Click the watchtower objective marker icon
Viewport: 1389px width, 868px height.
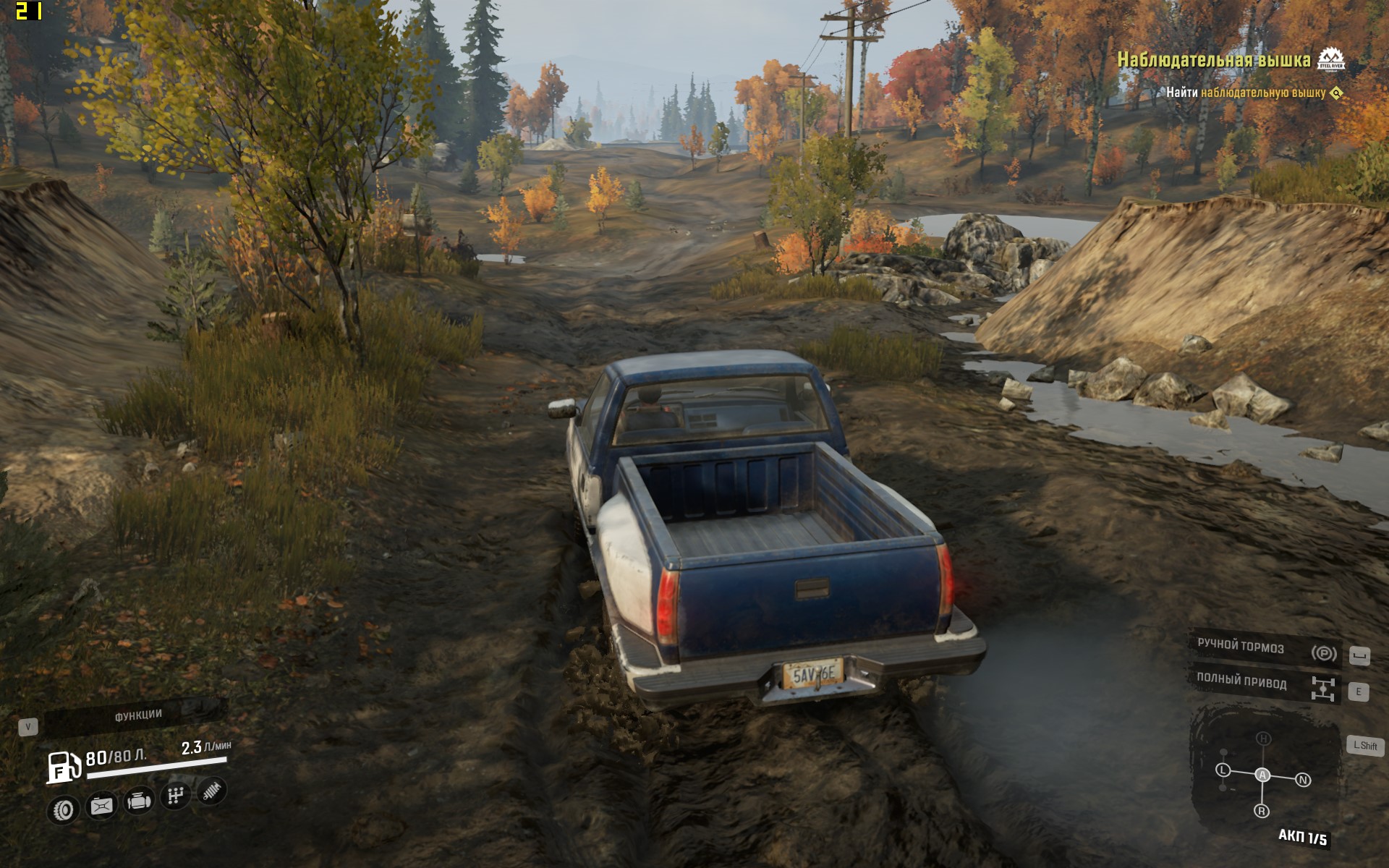point(1337,93)
